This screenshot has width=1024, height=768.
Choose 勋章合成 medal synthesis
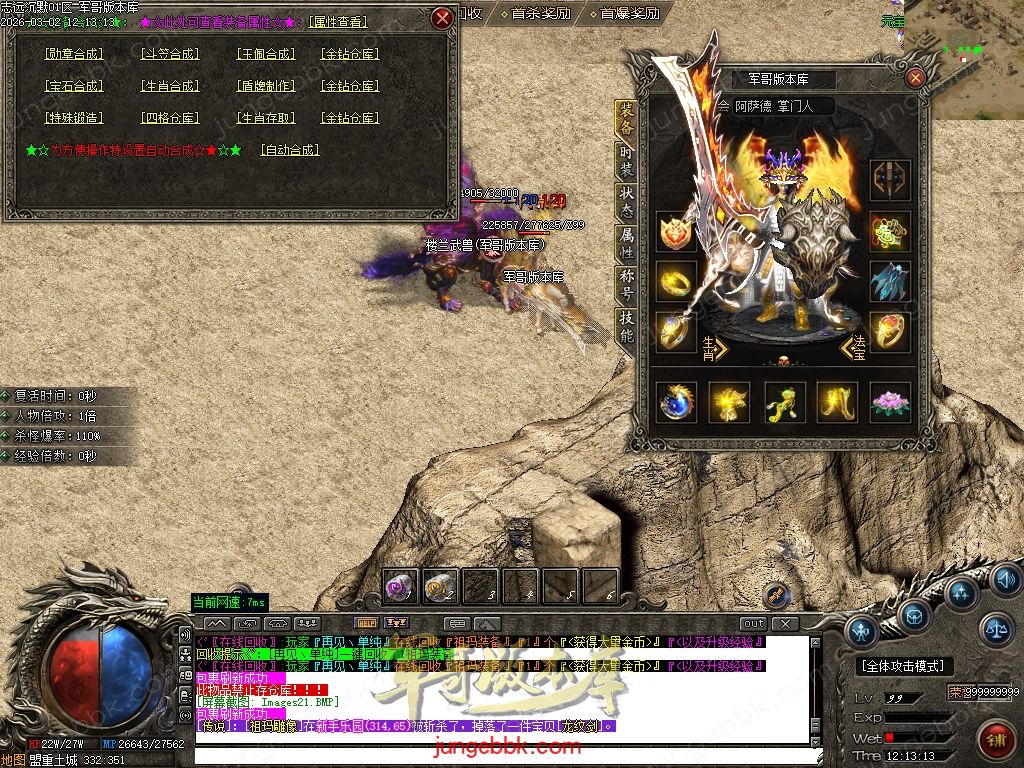pos(74,54)
